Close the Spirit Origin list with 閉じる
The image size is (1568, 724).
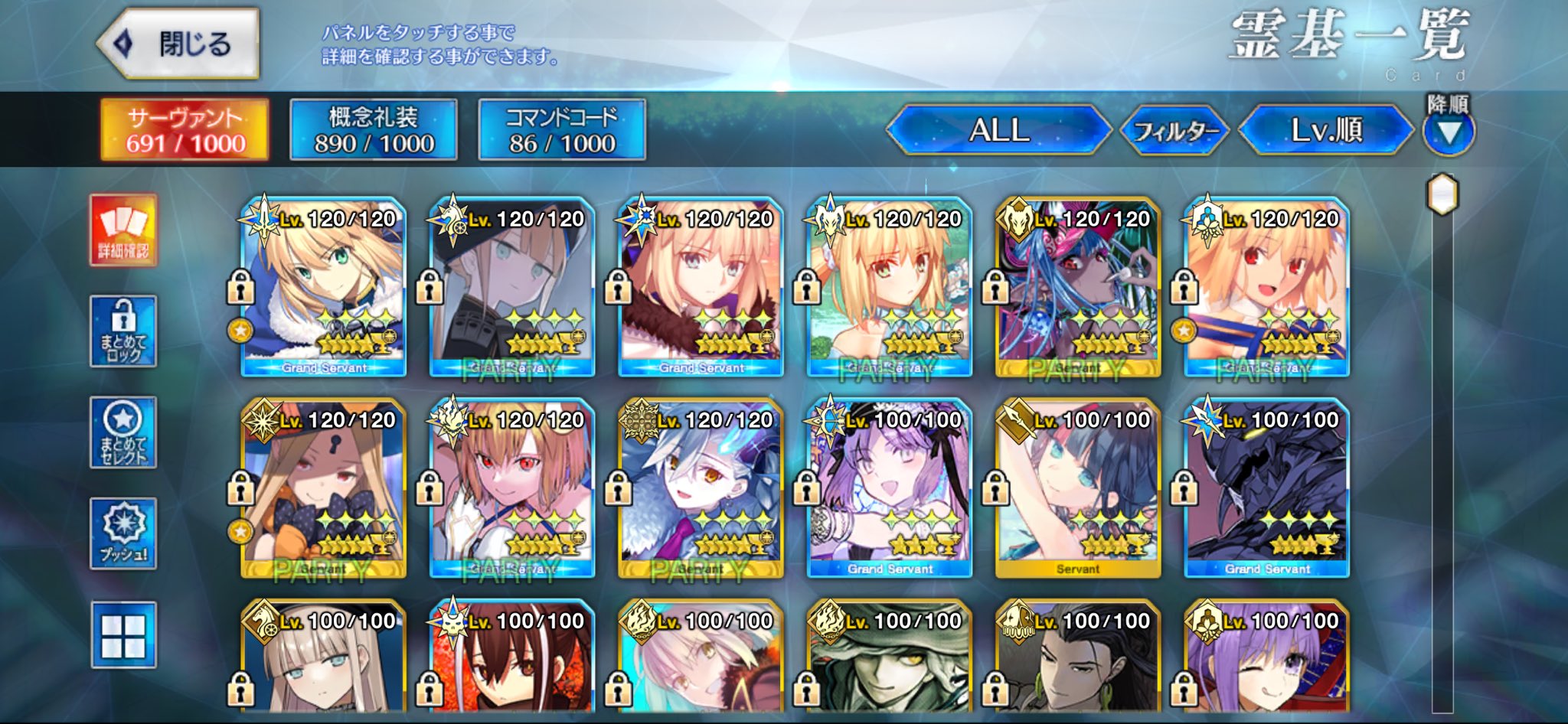click(x=178, y=44)
